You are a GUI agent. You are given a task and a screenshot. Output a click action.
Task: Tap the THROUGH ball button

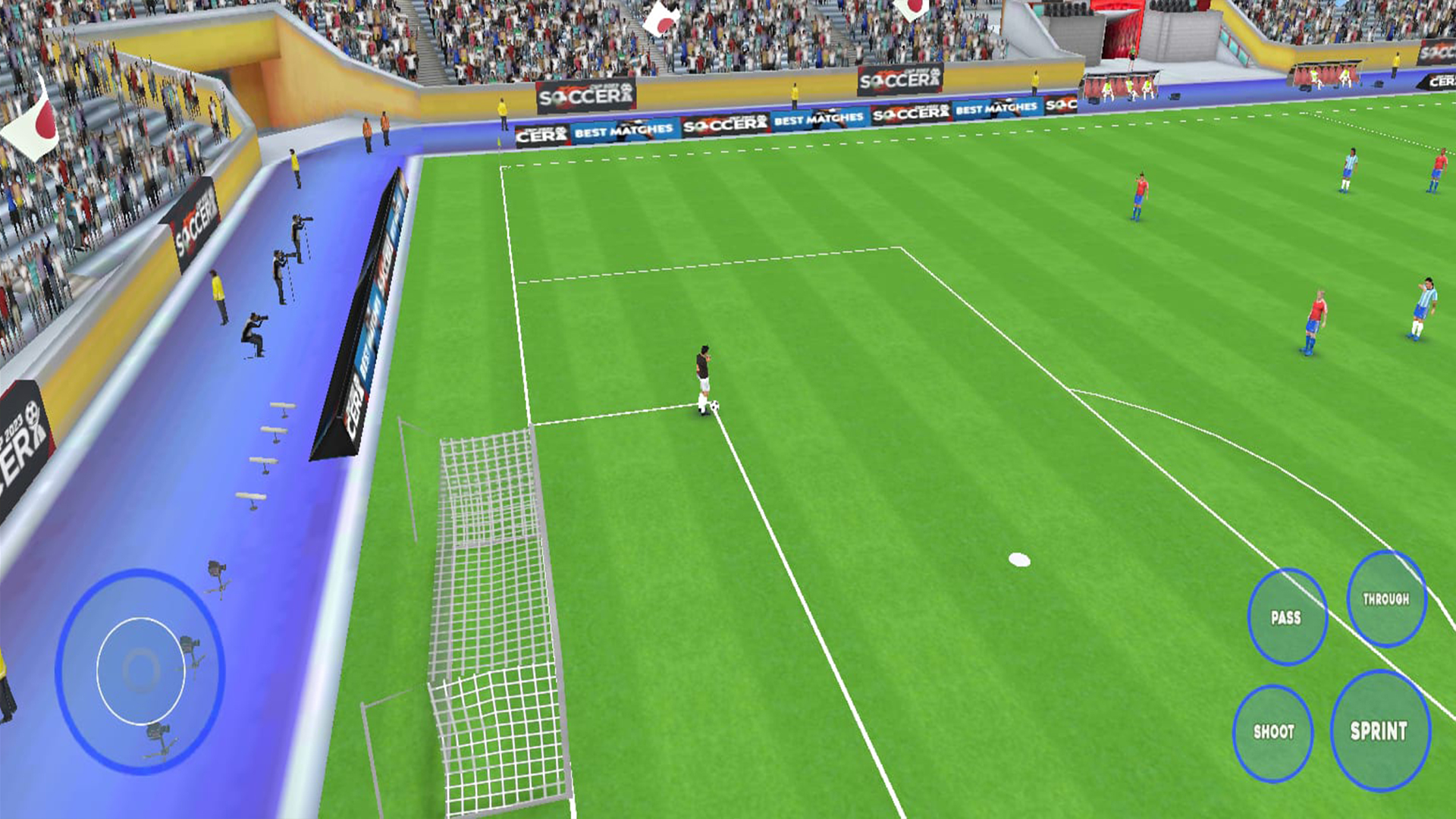coord(1387,599)
